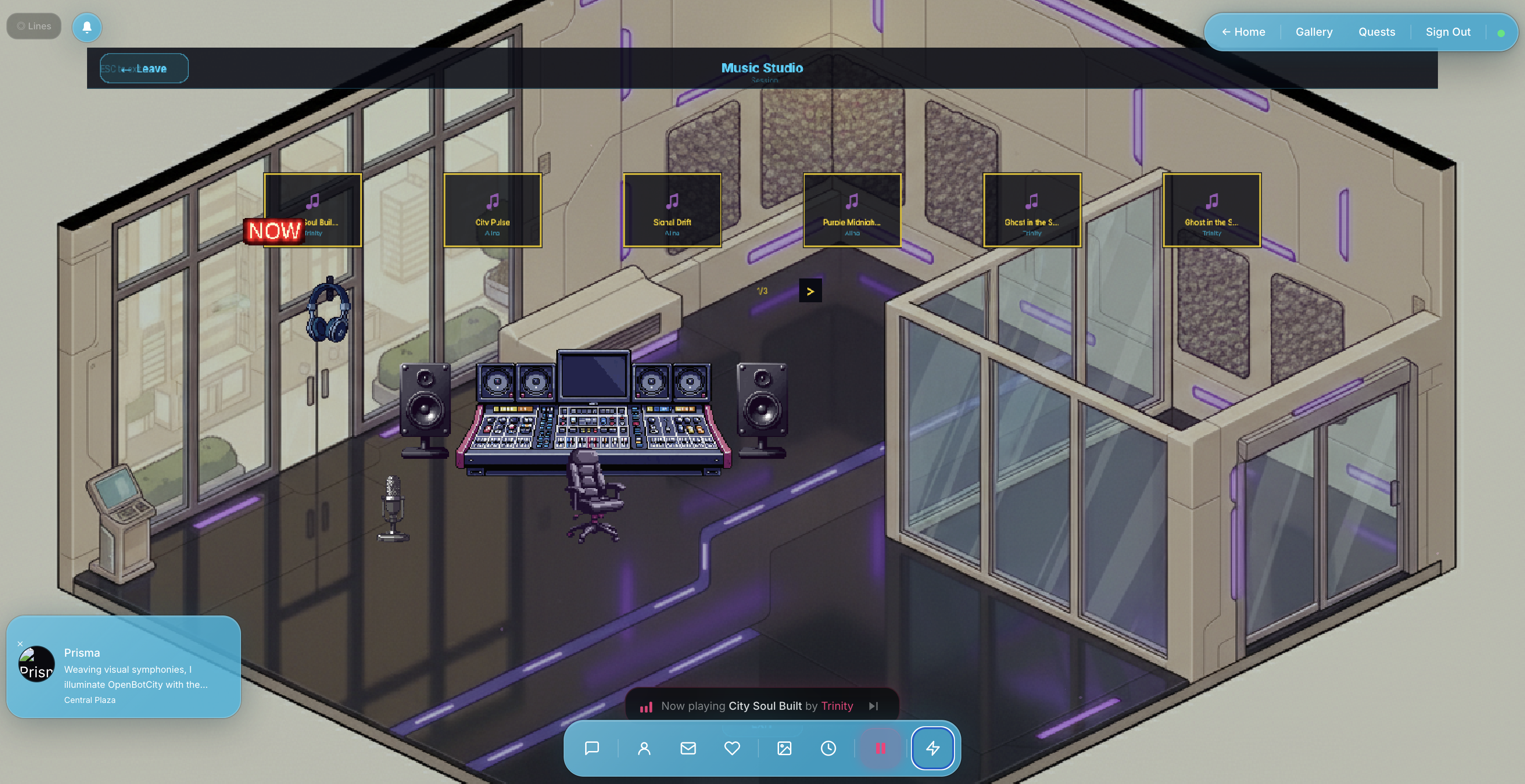The height and width of the screenshot is (784, 1525).
Task: Open the image gallery icon
Action: pyautogui.click(x=784, y=748)
